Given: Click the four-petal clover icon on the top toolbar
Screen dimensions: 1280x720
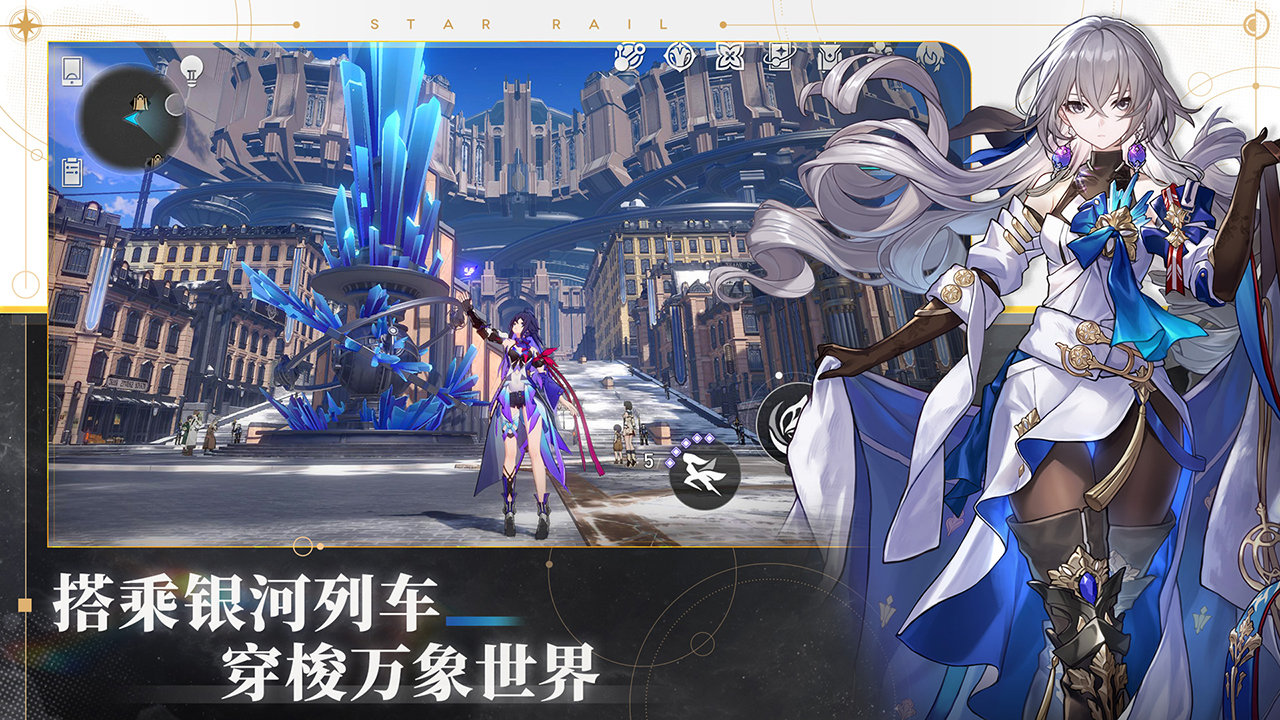Looking at the screenshot, I should pyautogui.click(x=729, y=55).
